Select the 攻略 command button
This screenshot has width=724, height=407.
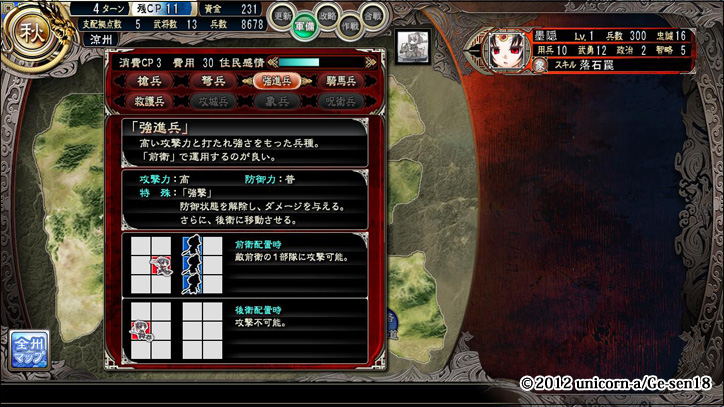327,16
